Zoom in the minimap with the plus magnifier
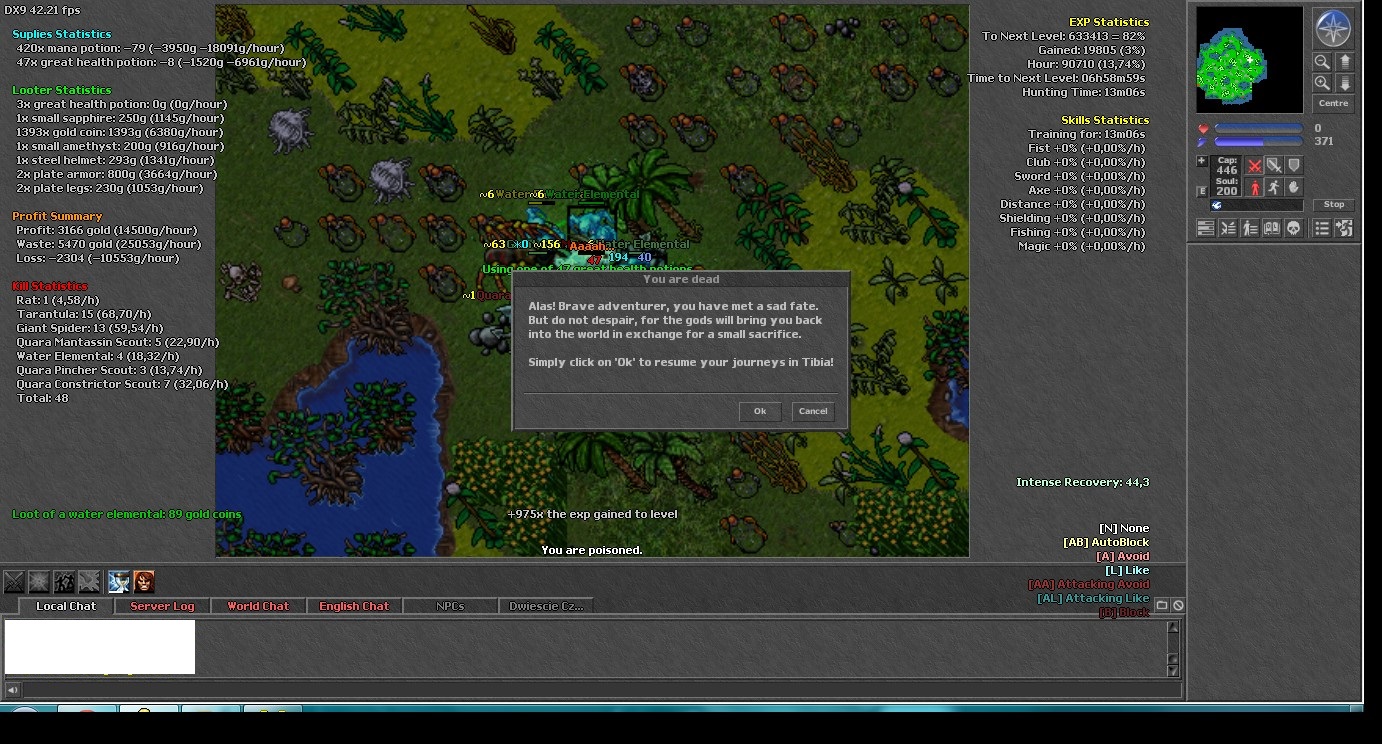 1323,83
